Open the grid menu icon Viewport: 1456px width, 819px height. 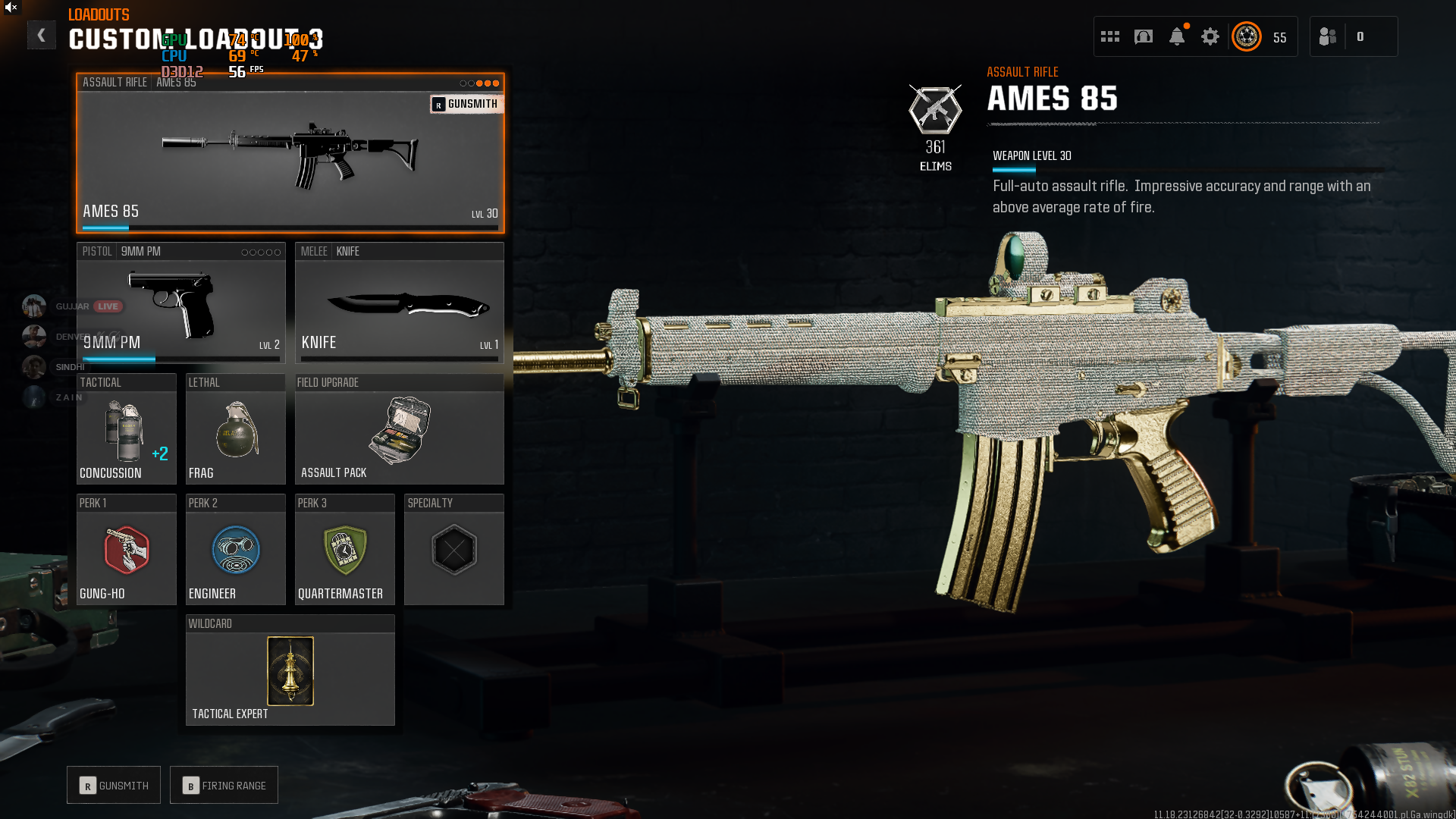[x=1110, y=36]
